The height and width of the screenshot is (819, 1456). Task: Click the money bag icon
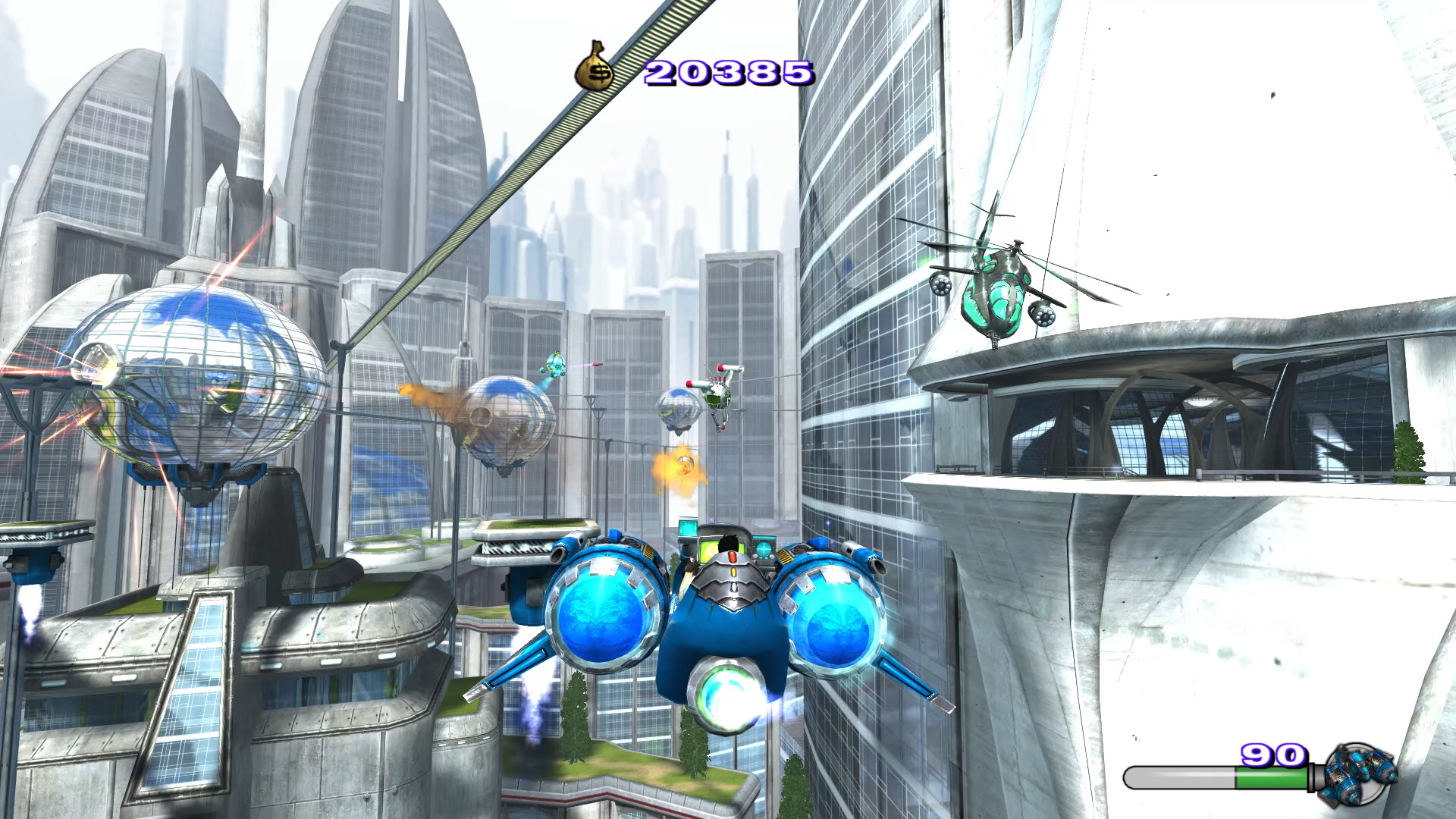pos(595,67)
